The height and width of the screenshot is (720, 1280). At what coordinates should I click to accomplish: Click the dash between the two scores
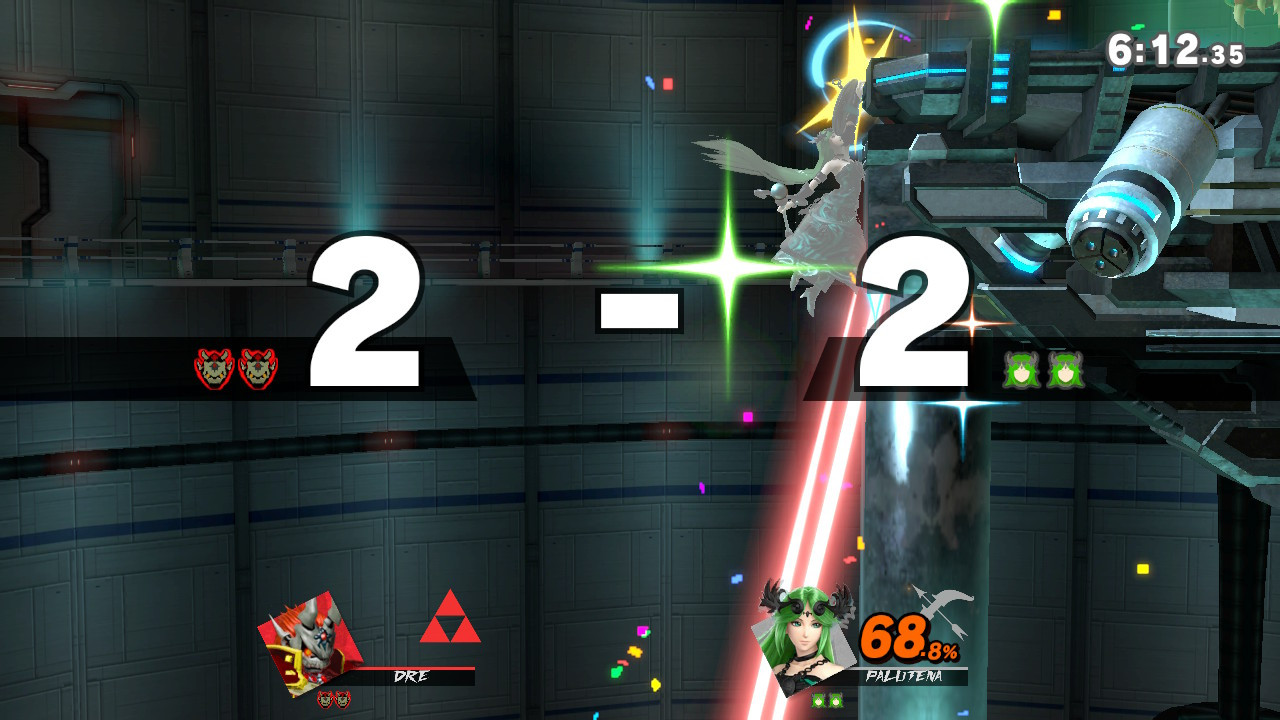(x=640, y=310)
